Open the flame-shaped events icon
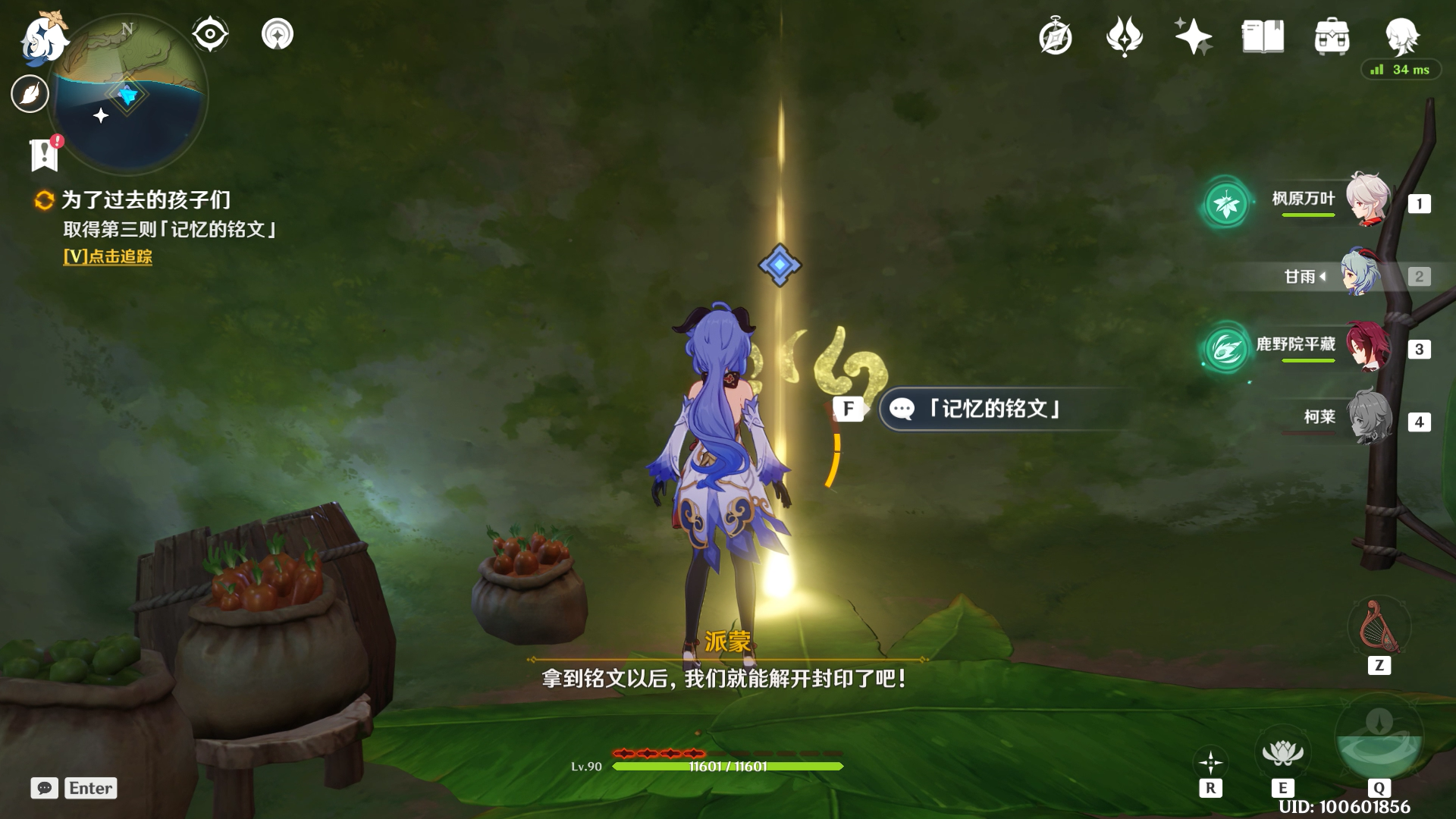 (x=1124, y=36)
